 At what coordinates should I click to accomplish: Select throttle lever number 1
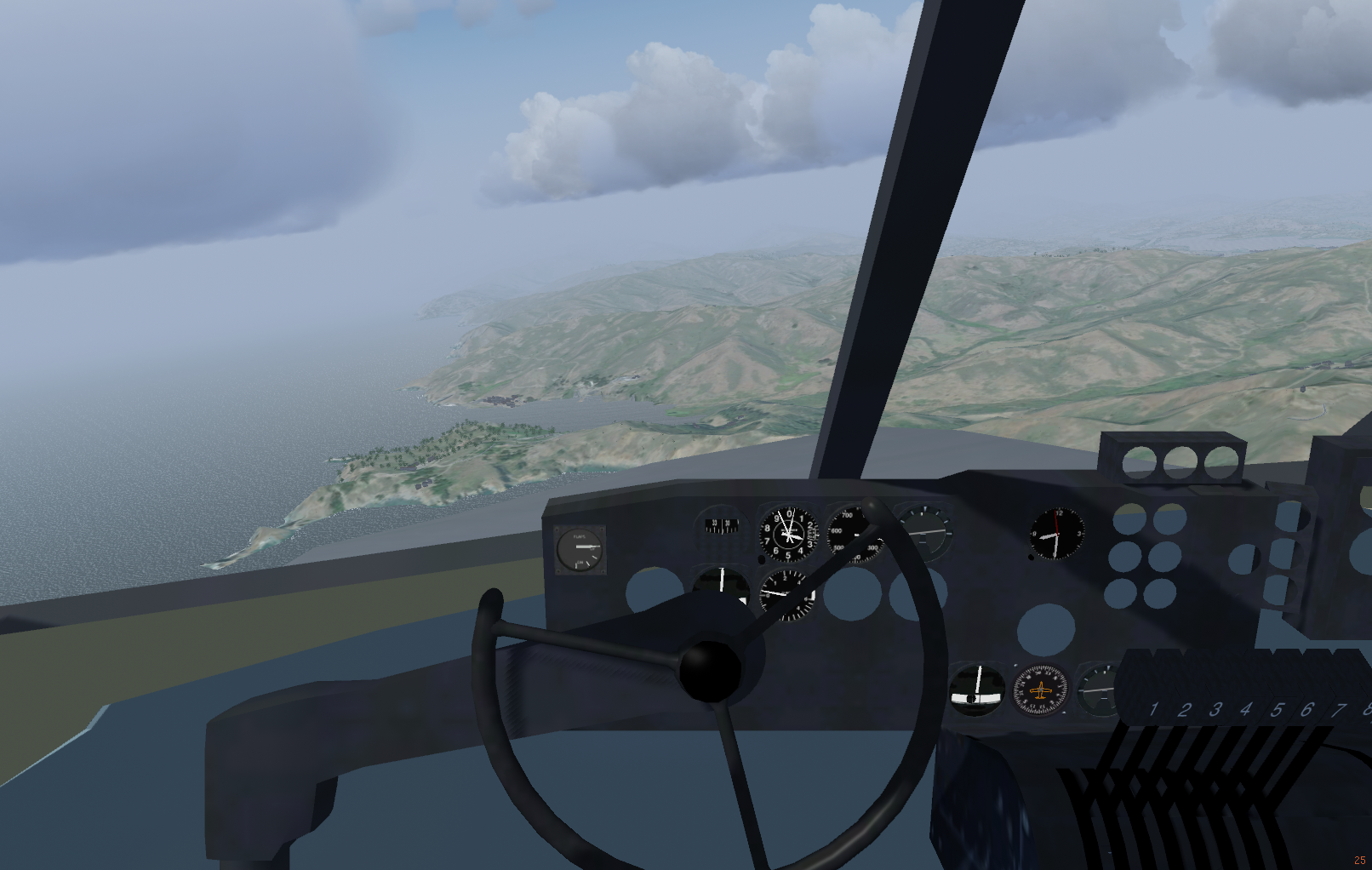[1153, 709]
